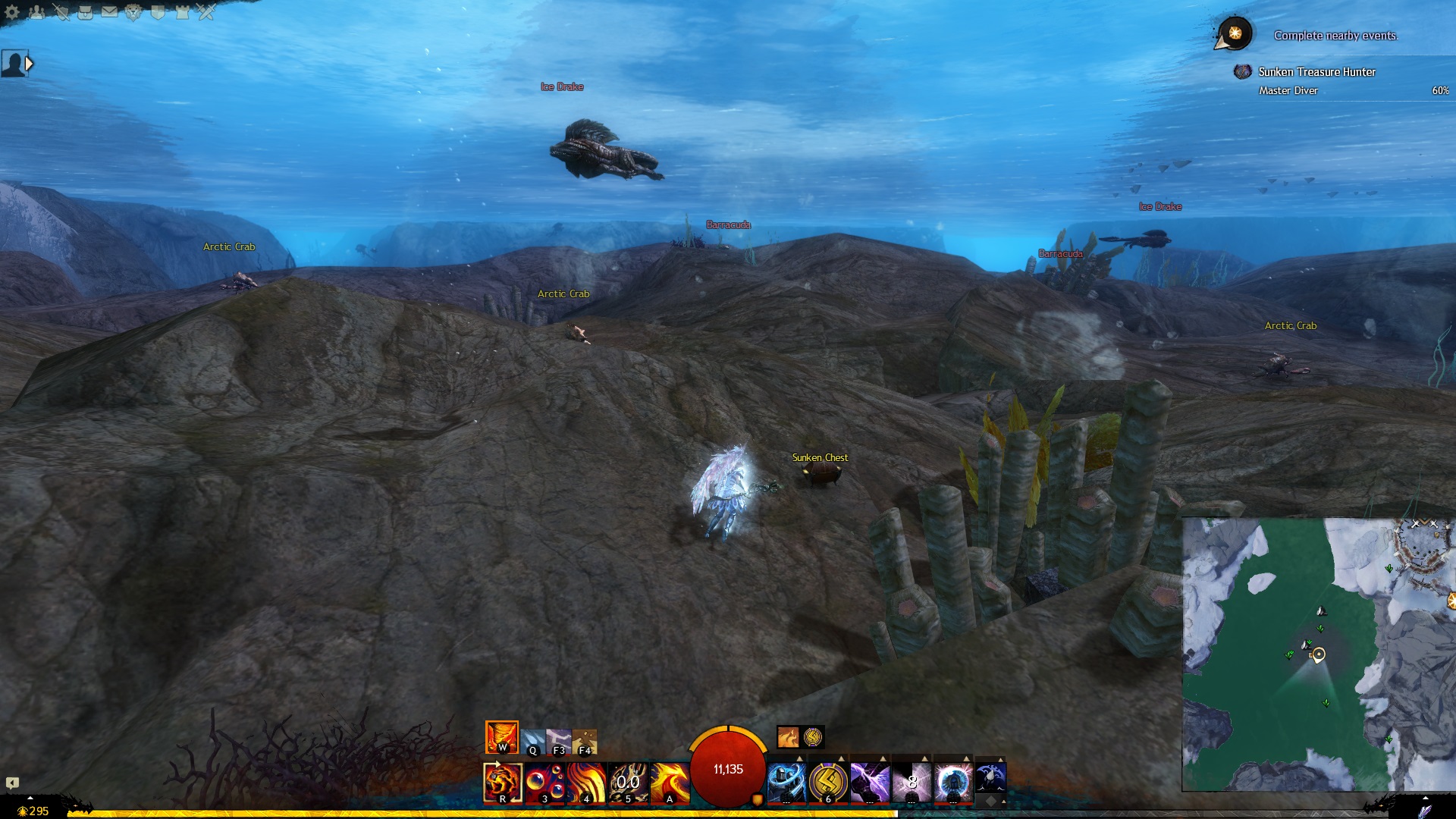Open the game menu gear icon
Screen dimensions: 1456x819
click(12, 12)
